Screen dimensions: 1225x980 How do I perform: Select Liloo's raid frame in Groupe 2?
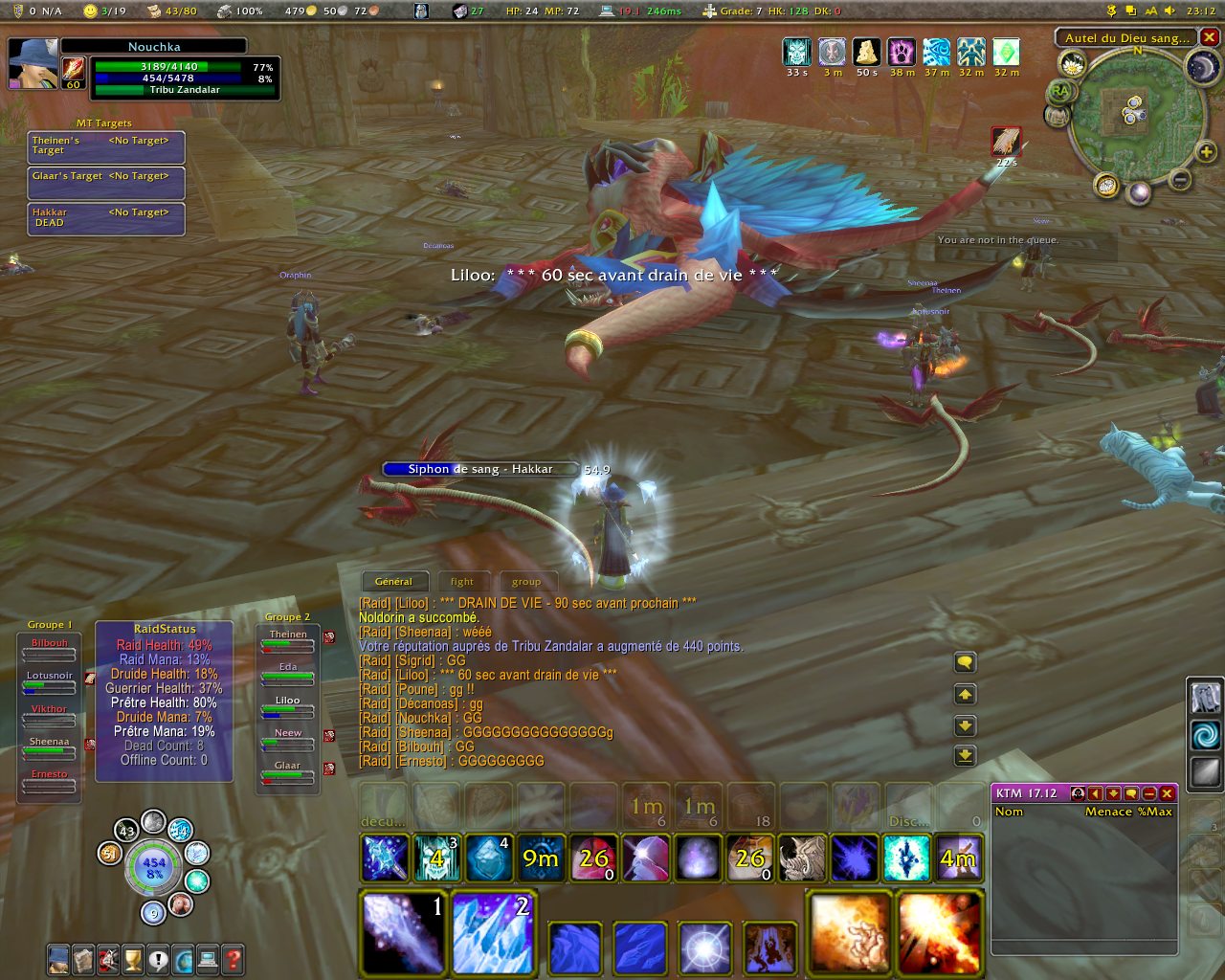tap(288, 710)
